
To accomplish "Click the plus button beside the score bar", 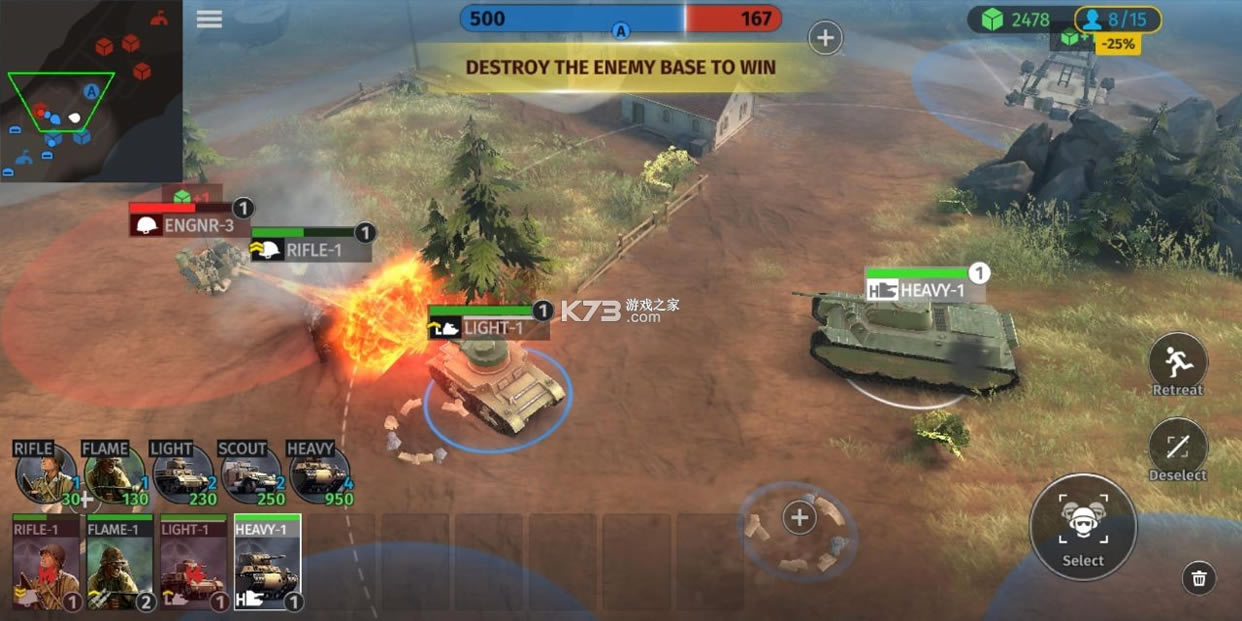I will [x=825, y=39].
